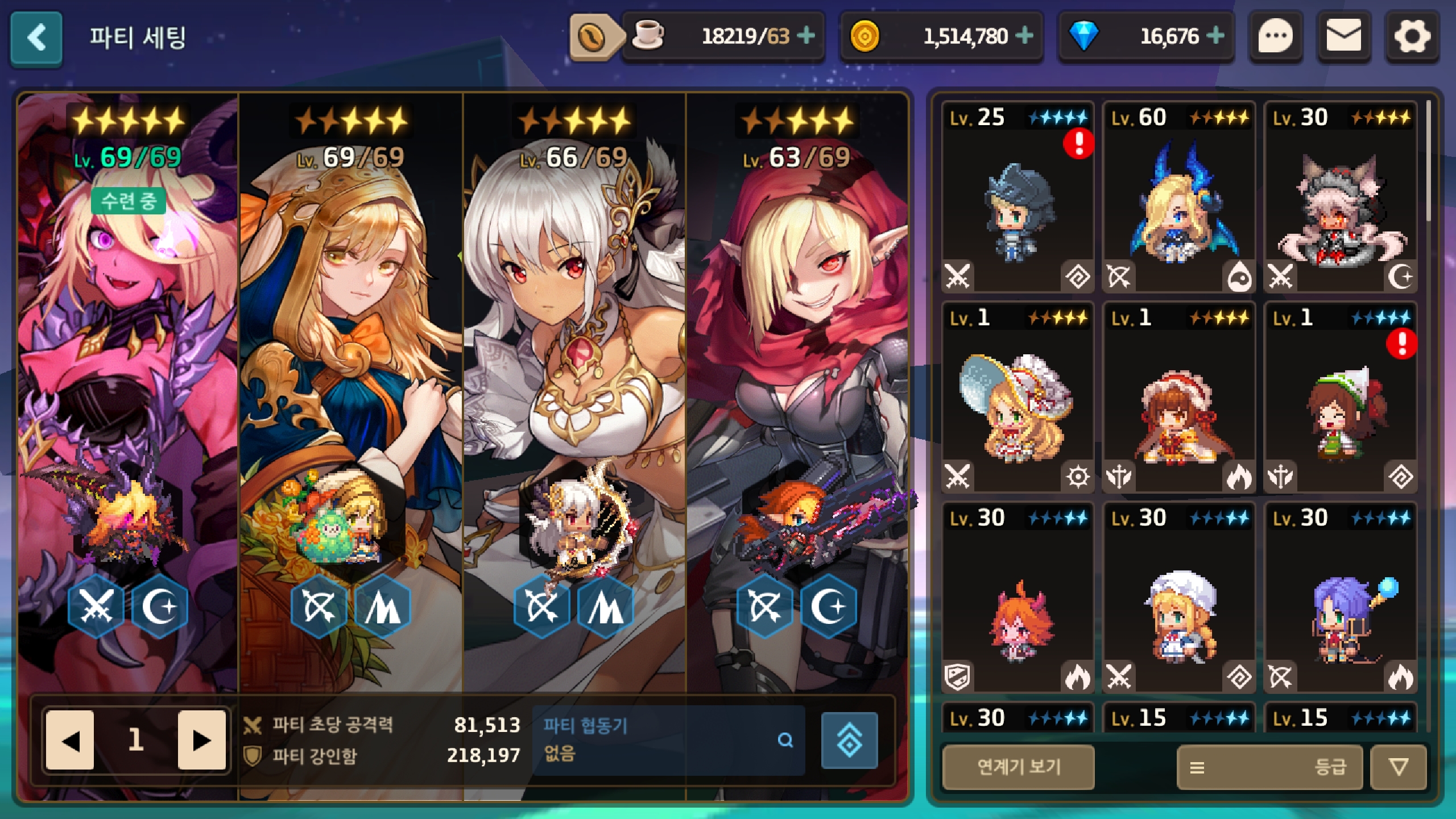Open the 등급 sort dropdown

(1269, 767)
